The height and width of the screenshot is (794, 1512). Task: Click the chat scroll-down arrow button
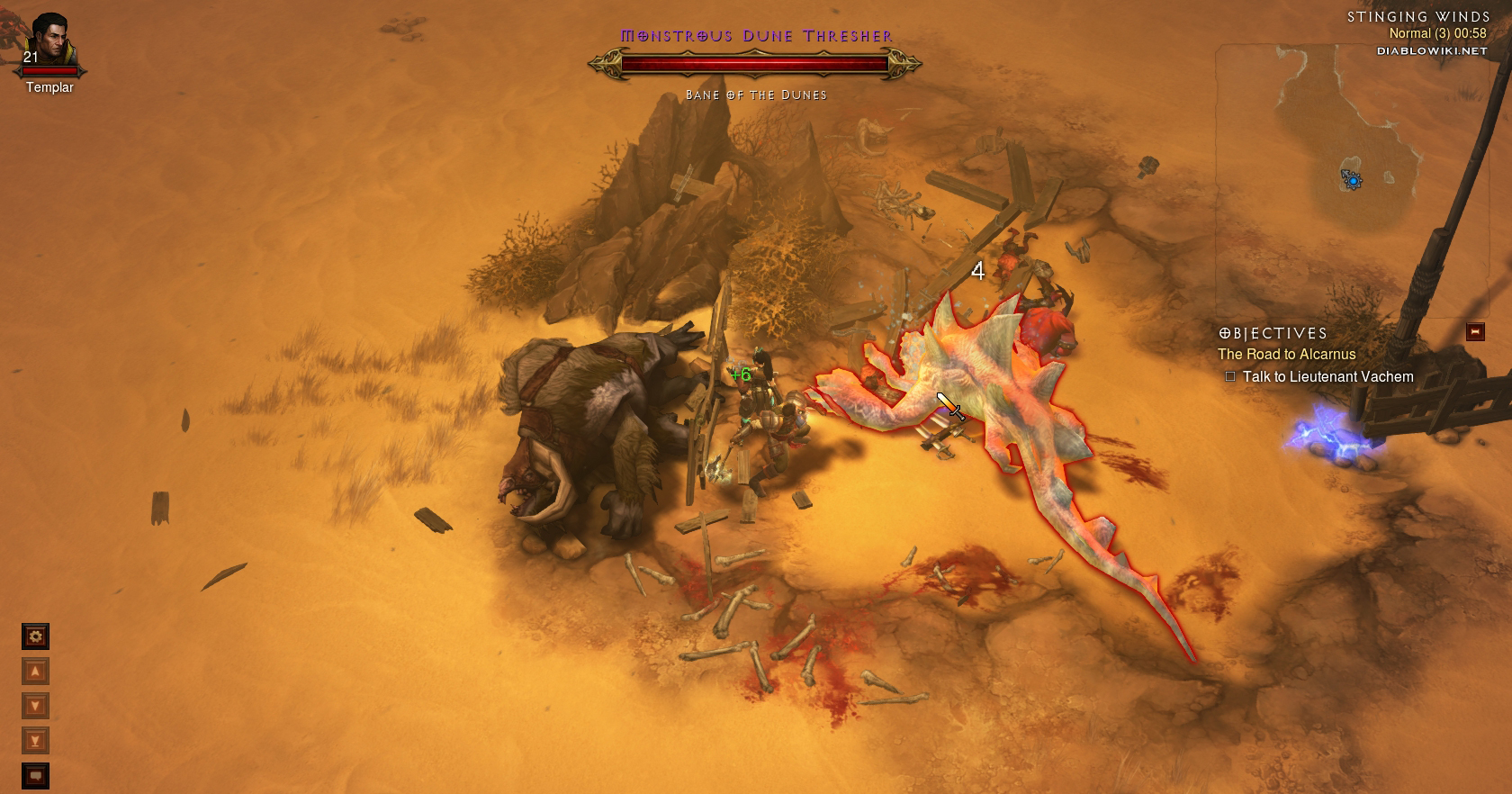[x=35, y=706]
